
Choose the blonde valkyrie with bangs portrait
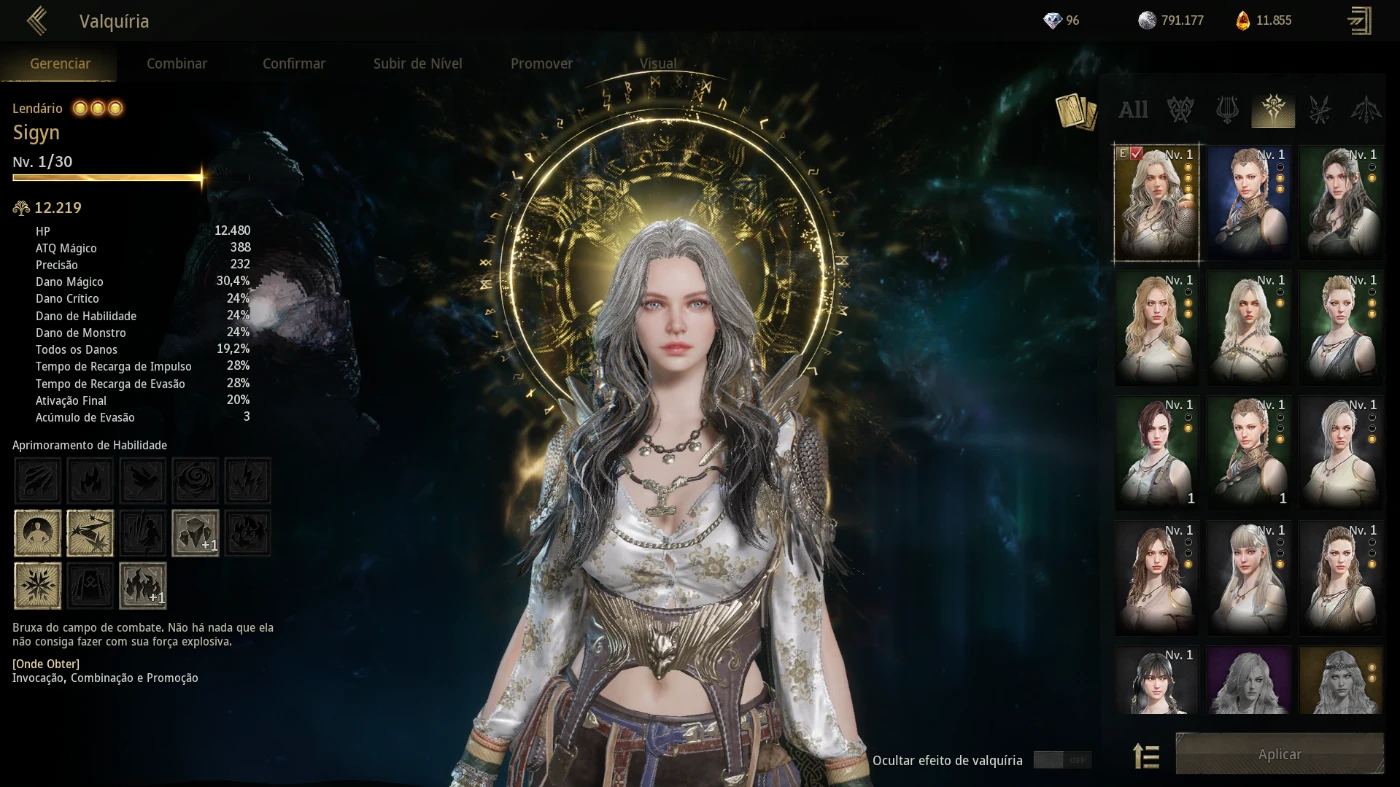tap(1249, 578)
